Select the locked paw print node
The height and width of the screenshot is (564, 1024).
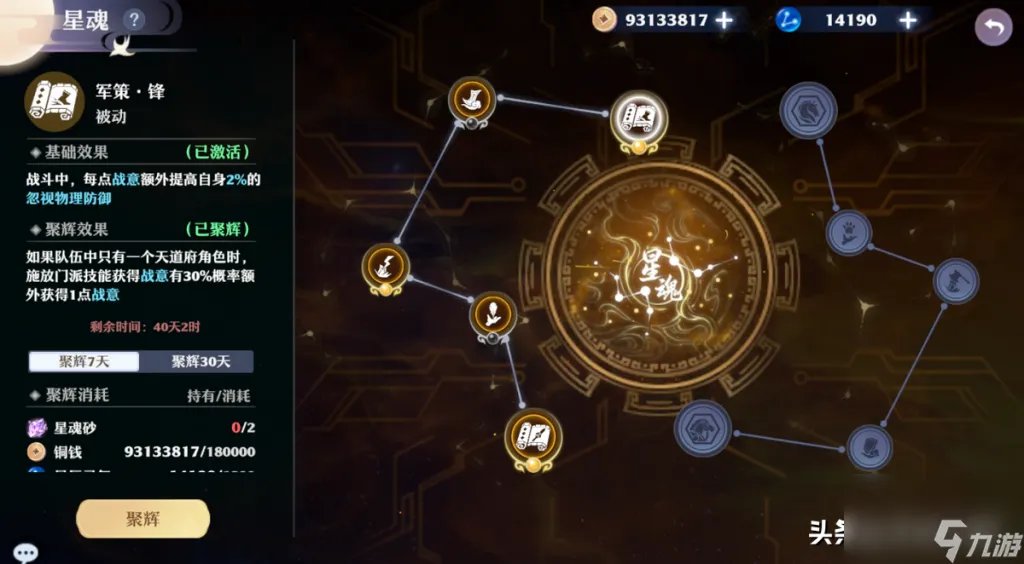(x=849, y=232)
